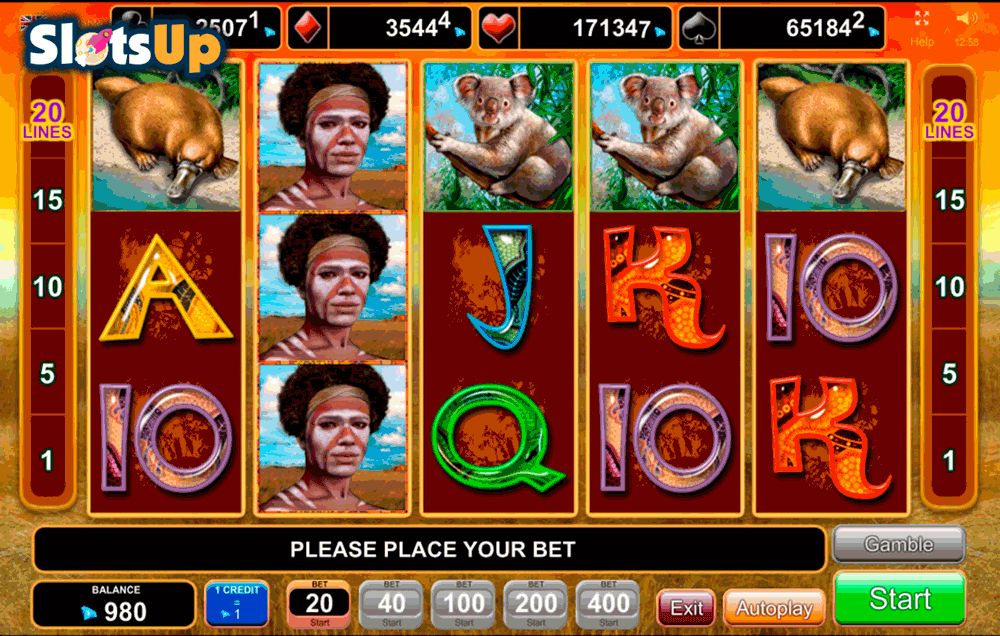The height and width of the screenshot is (636, 1000).
Task: Open the Gamble feature
Action: tap(898, 545)
